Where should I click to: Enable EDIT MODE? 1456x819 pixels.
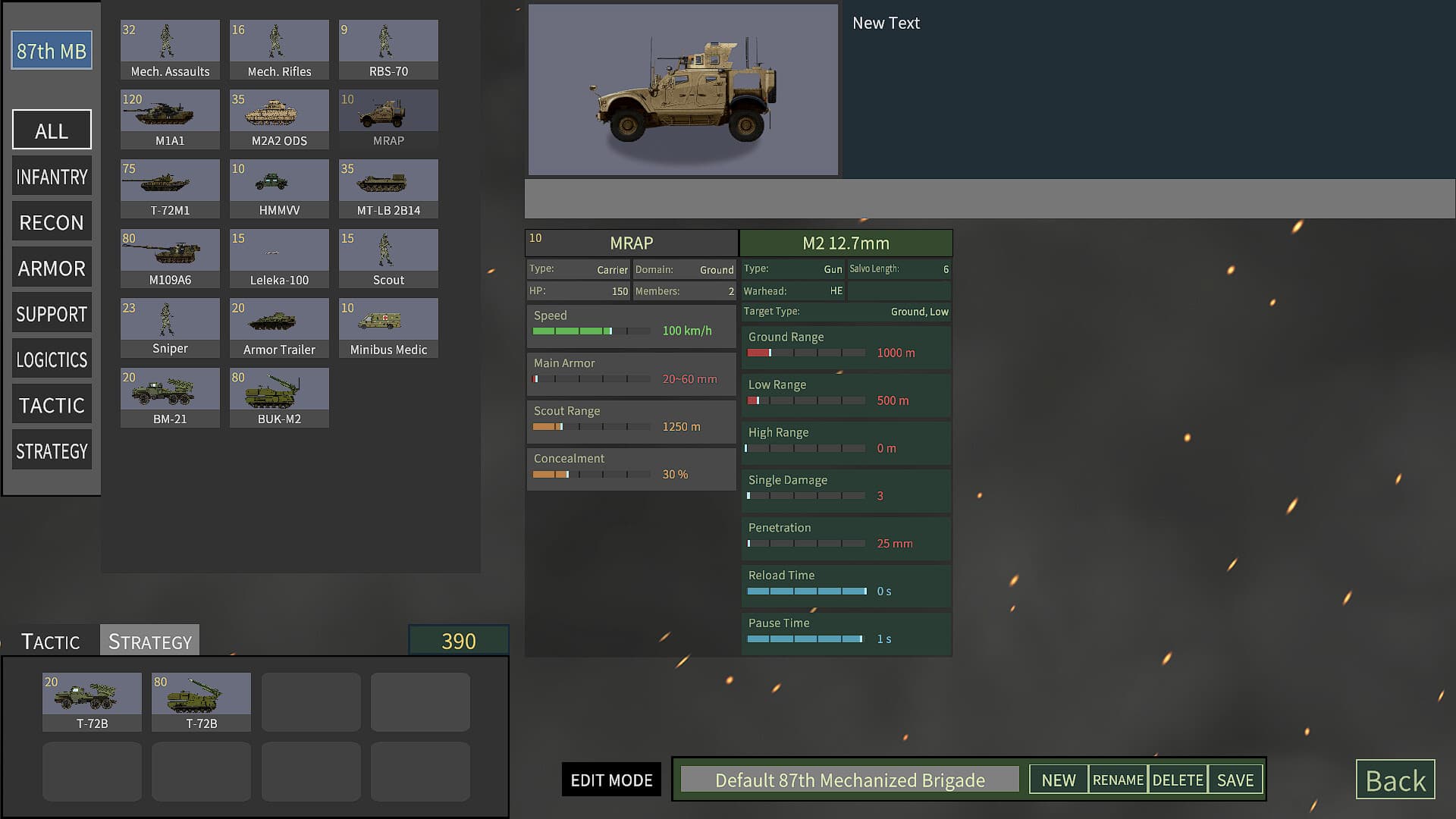point(611,780)
